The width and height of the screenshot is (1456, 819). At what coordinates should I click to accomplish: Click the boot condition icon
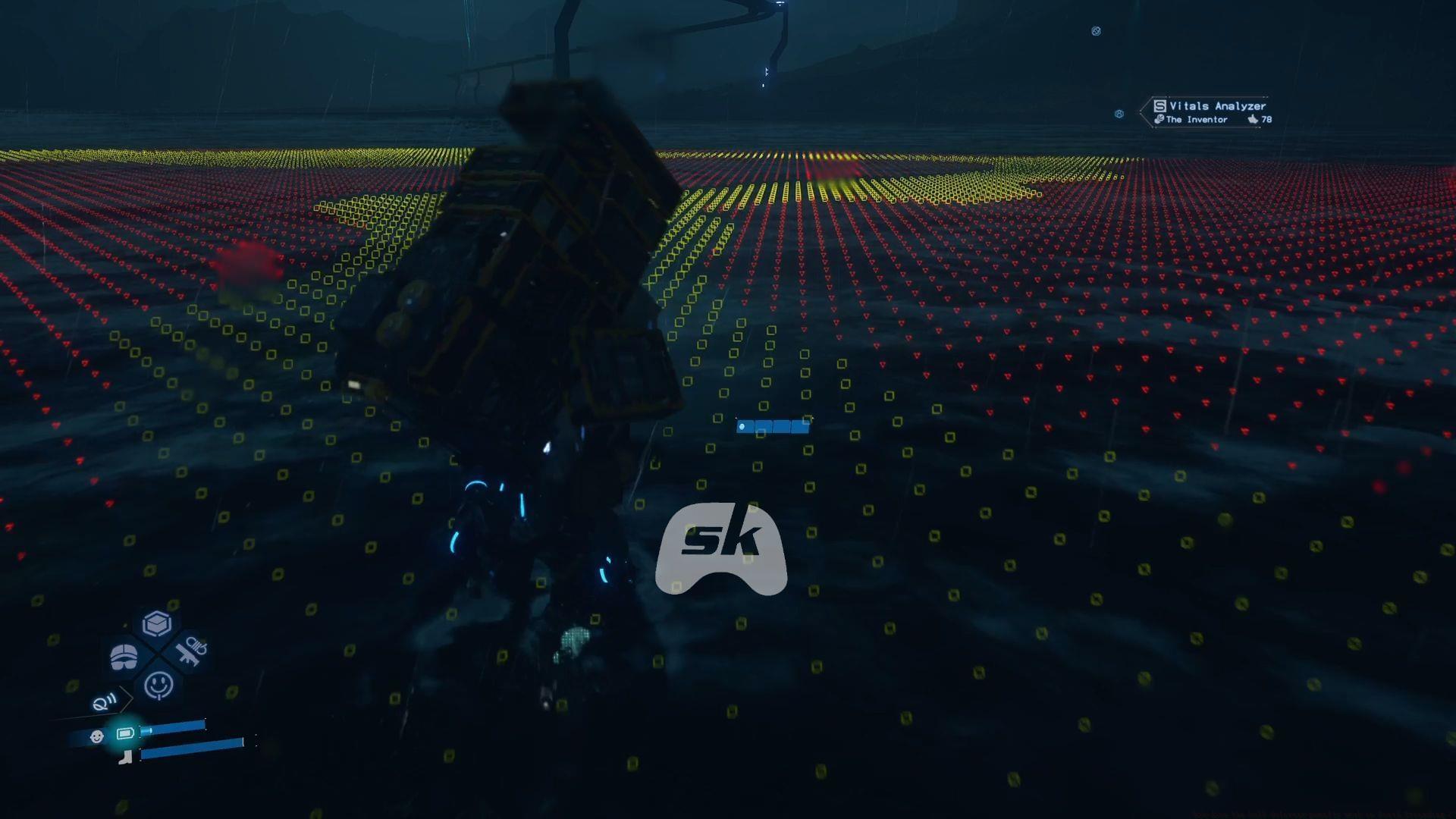point(125,758)
